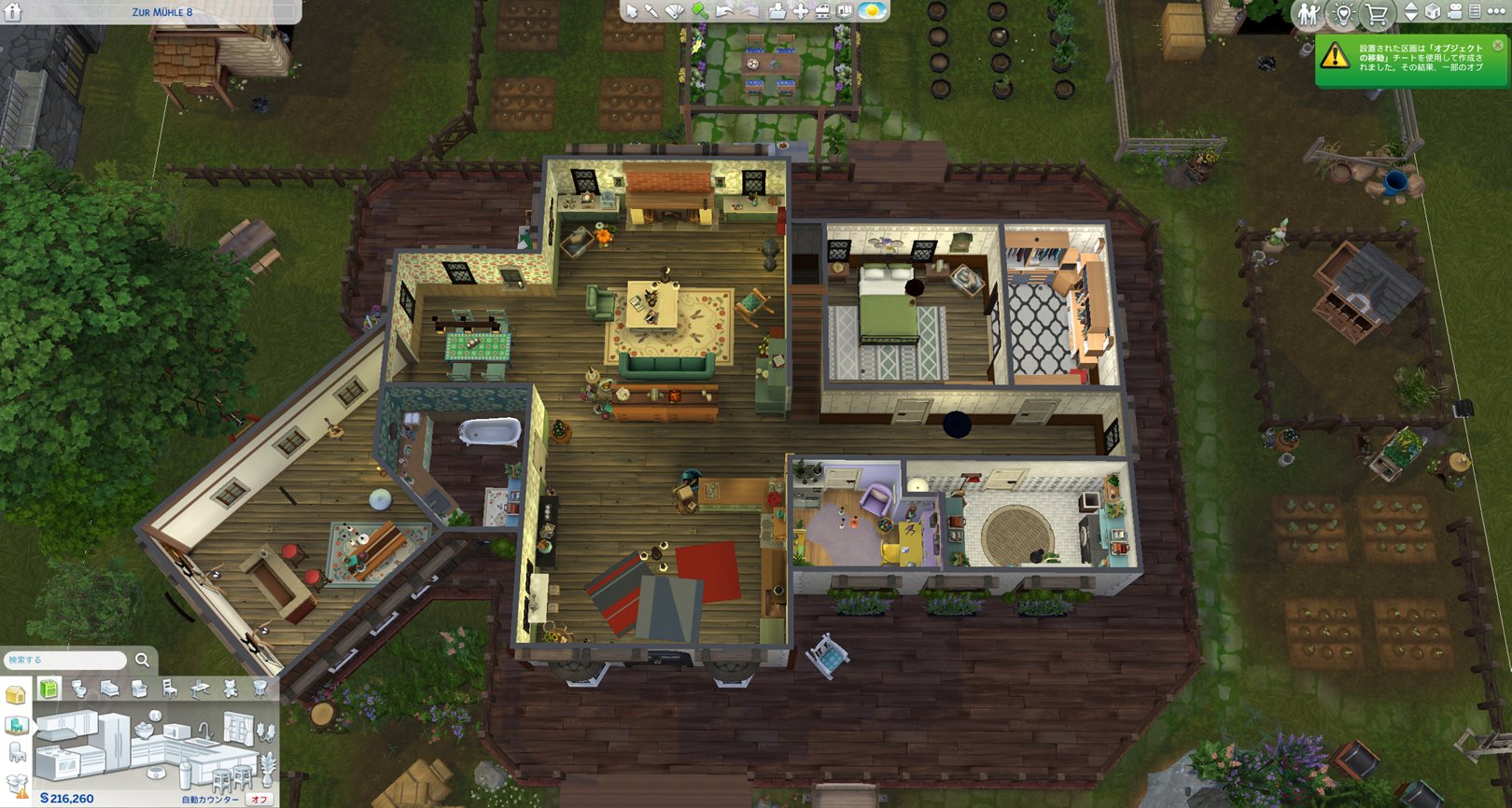
Task: Switch to the bedroom bed category
Action: (109, 690)
